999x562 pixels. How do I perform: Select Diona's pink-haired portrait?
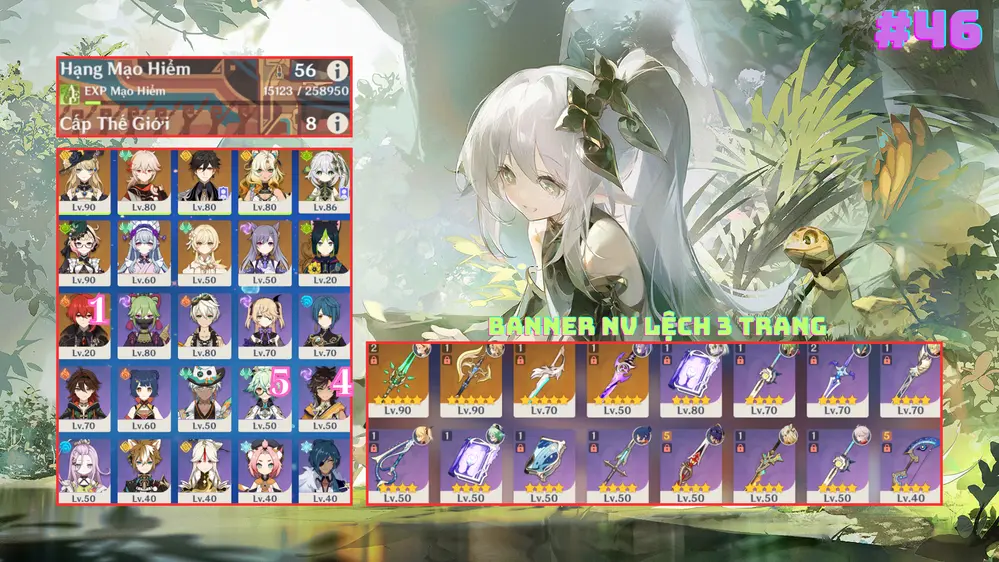click(x=264, y=464)
